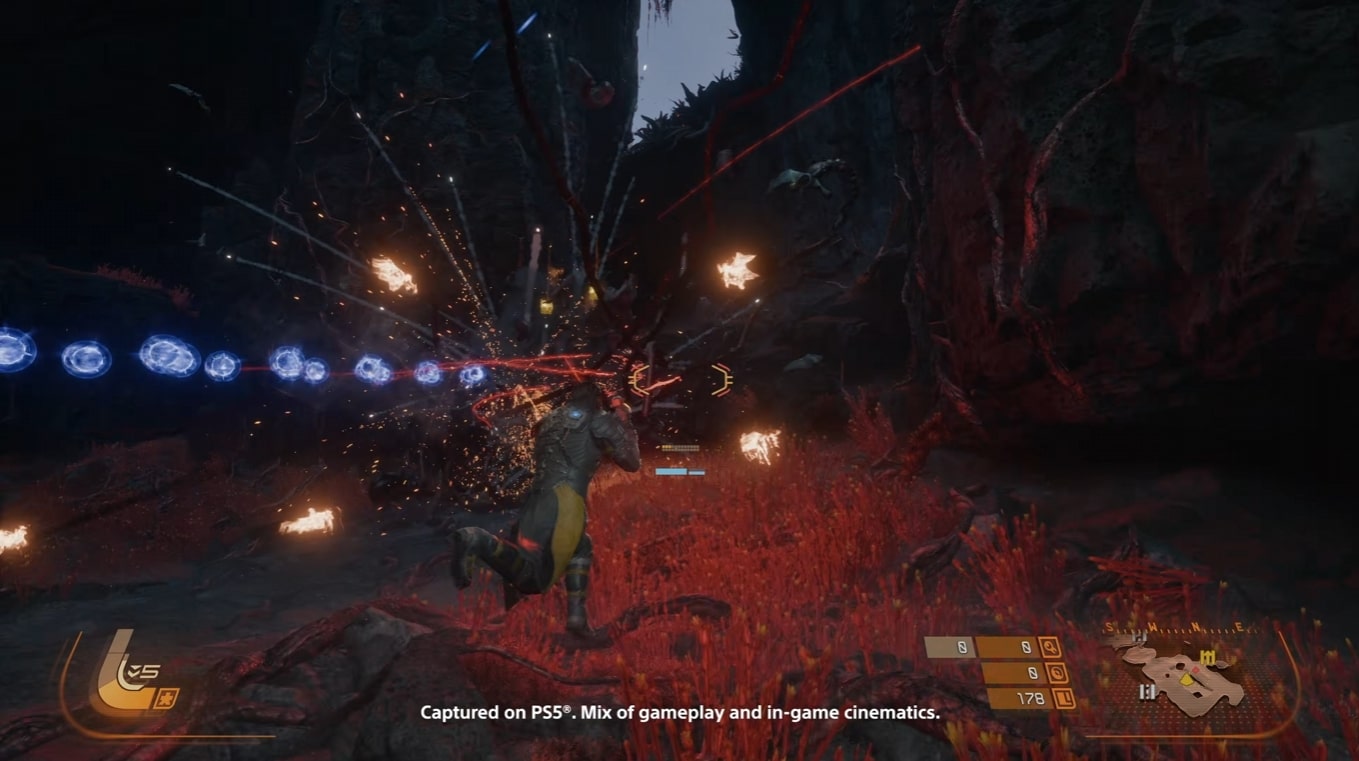The height and width of the screenshot is (761, 1359).
Task: Click the compass strip above the minimap
Action: pos(1173,629)
